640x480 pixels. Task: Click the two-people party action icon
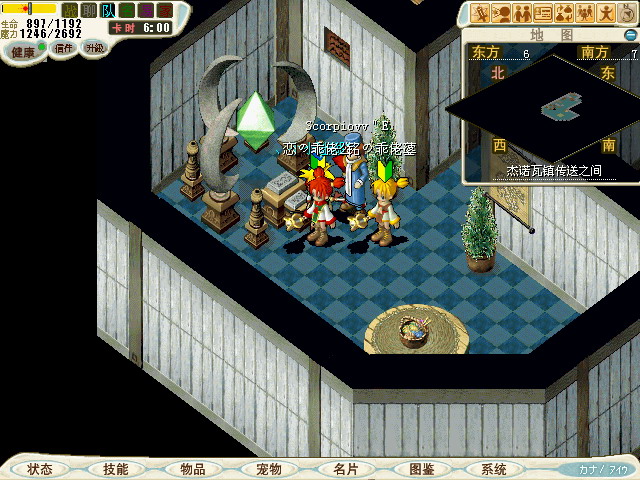click(521, 13)
